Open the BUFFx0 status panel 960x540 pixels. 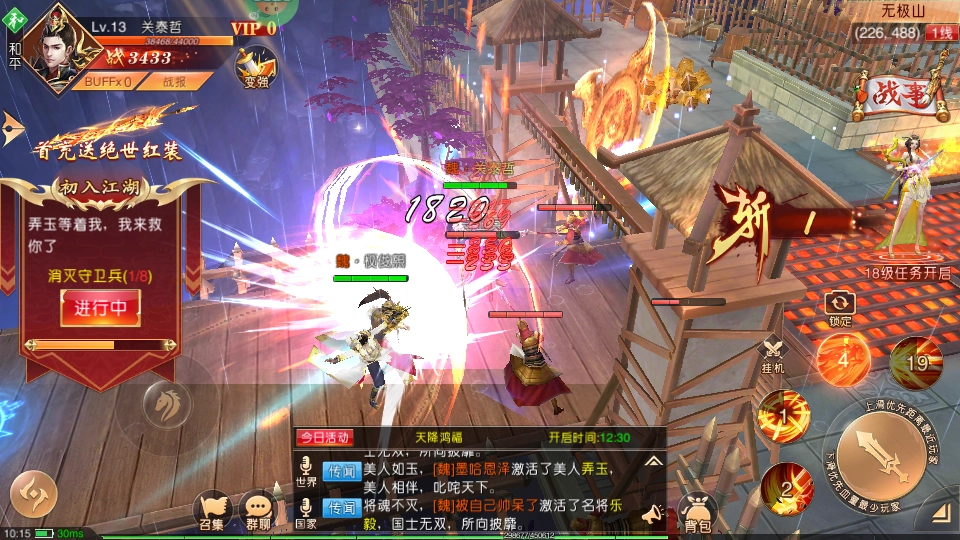point(107,82)
